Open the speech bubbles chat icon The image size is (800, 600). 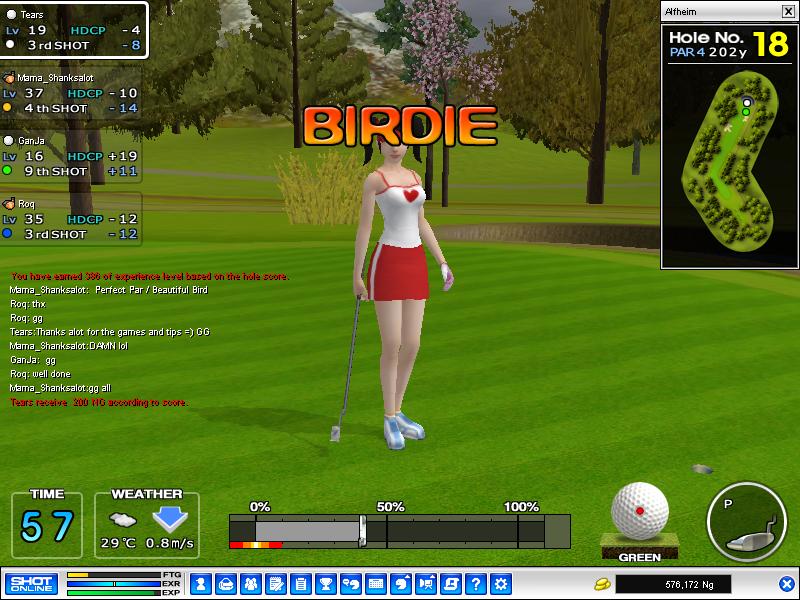pyautogui.click(x=351, y=583)
